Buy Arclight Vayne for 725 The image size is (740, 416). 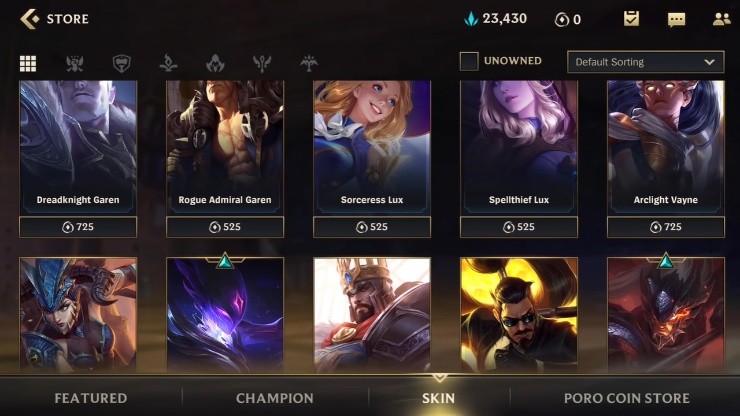coord(666,227)
